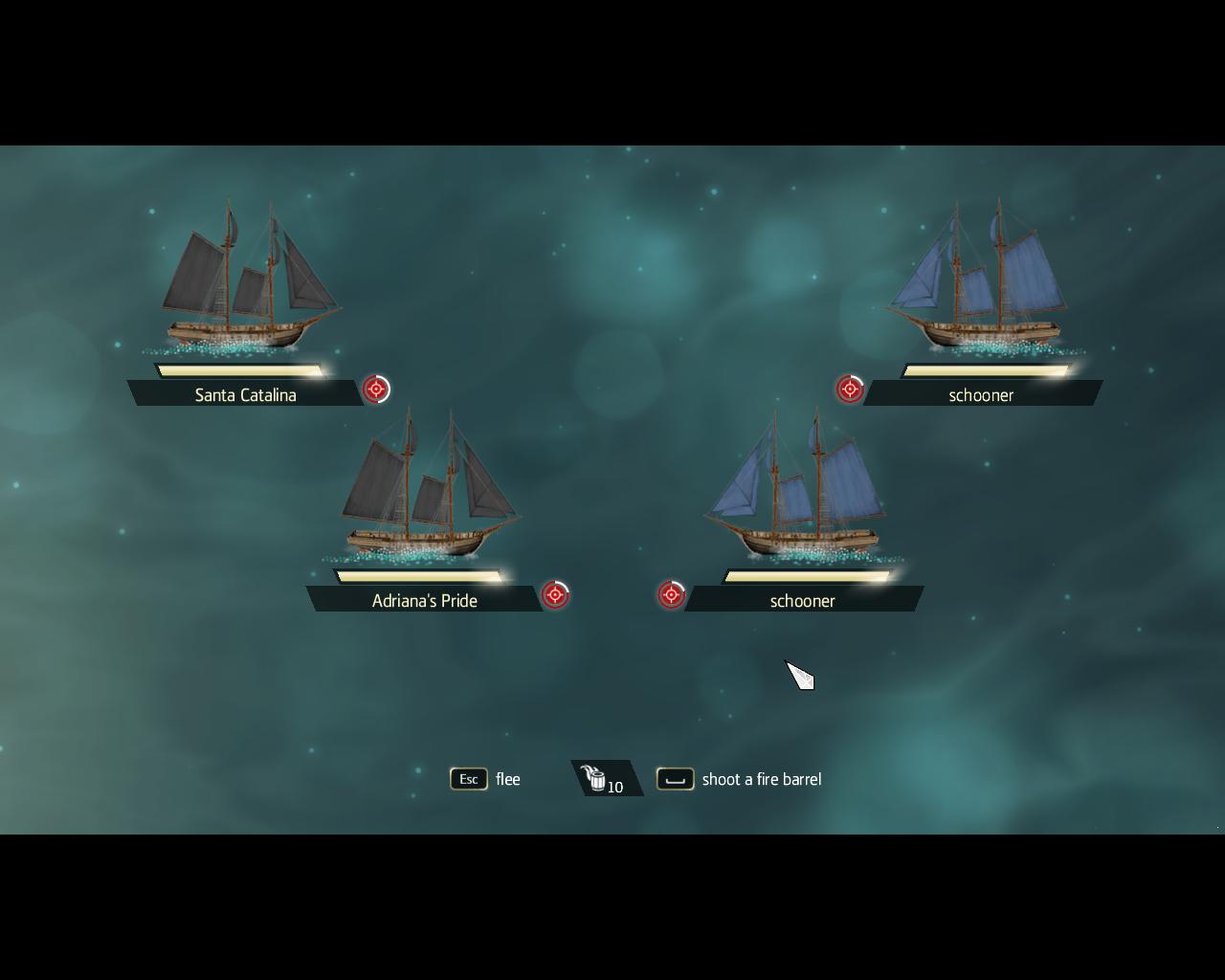Screen dimensions: 1225x980
Task: Flee from the naval battle
Action: (x=469, y=779)
